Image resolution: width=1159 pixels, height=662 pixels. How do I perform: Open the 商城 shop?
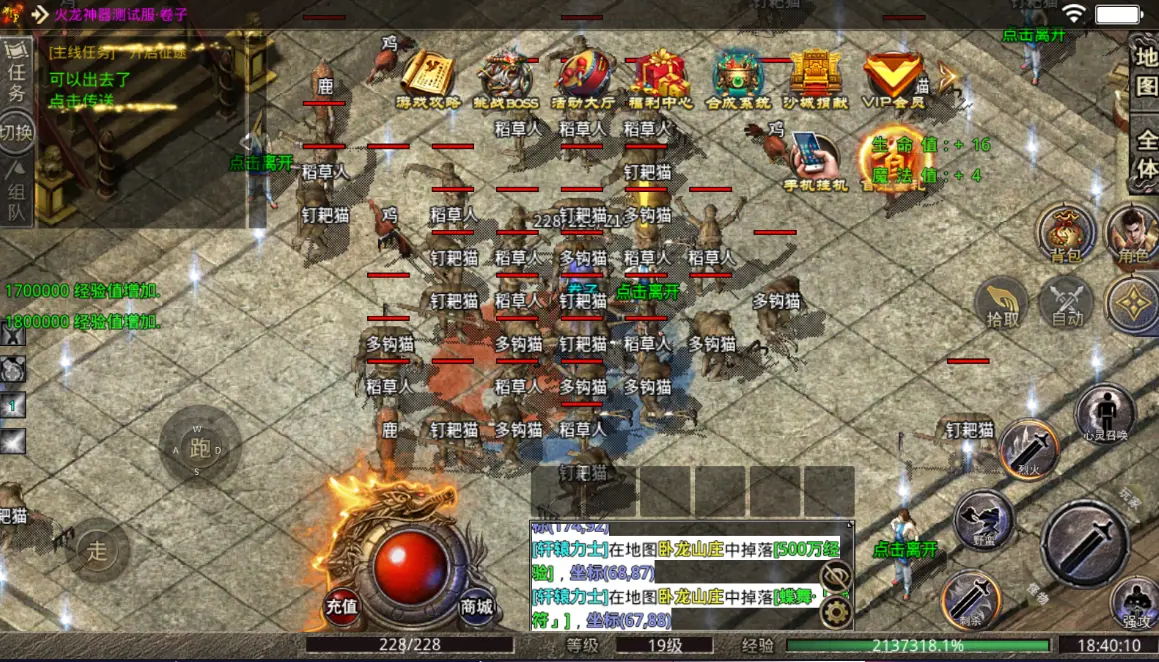tap(477, 605)
